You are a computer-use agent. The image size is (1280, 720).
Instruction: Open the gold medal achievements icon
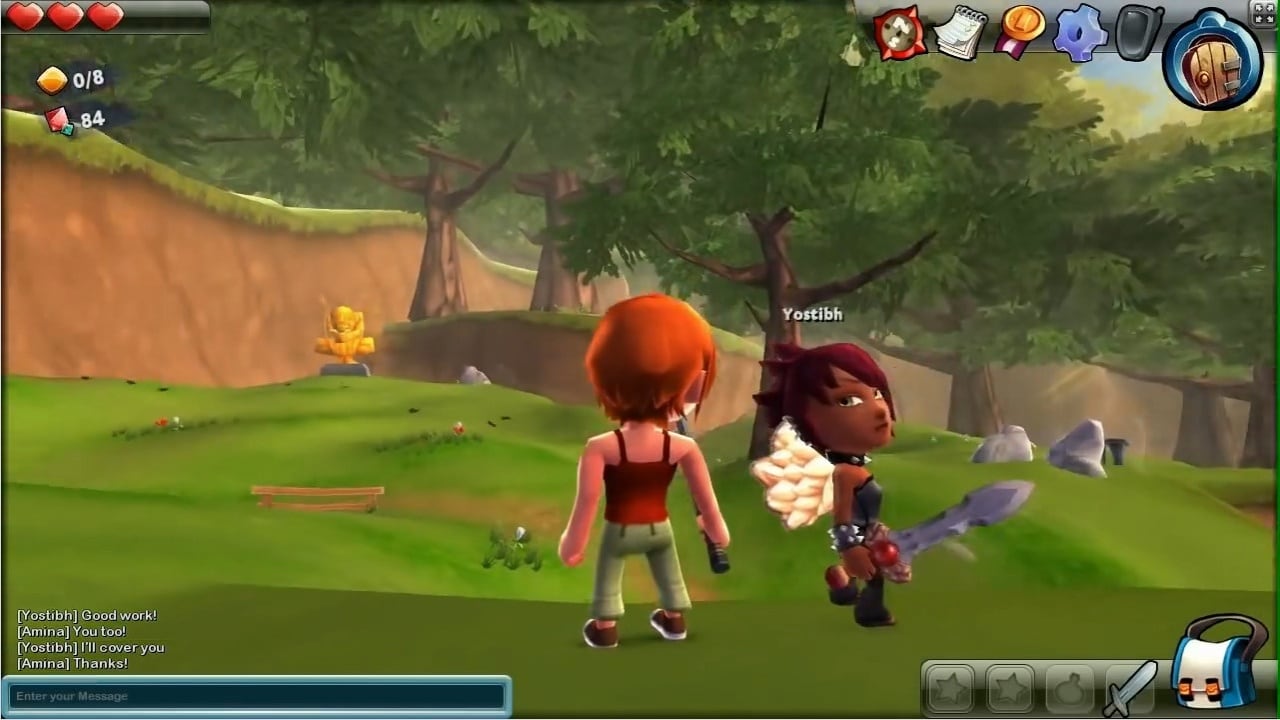click(x=1020, y=32)
